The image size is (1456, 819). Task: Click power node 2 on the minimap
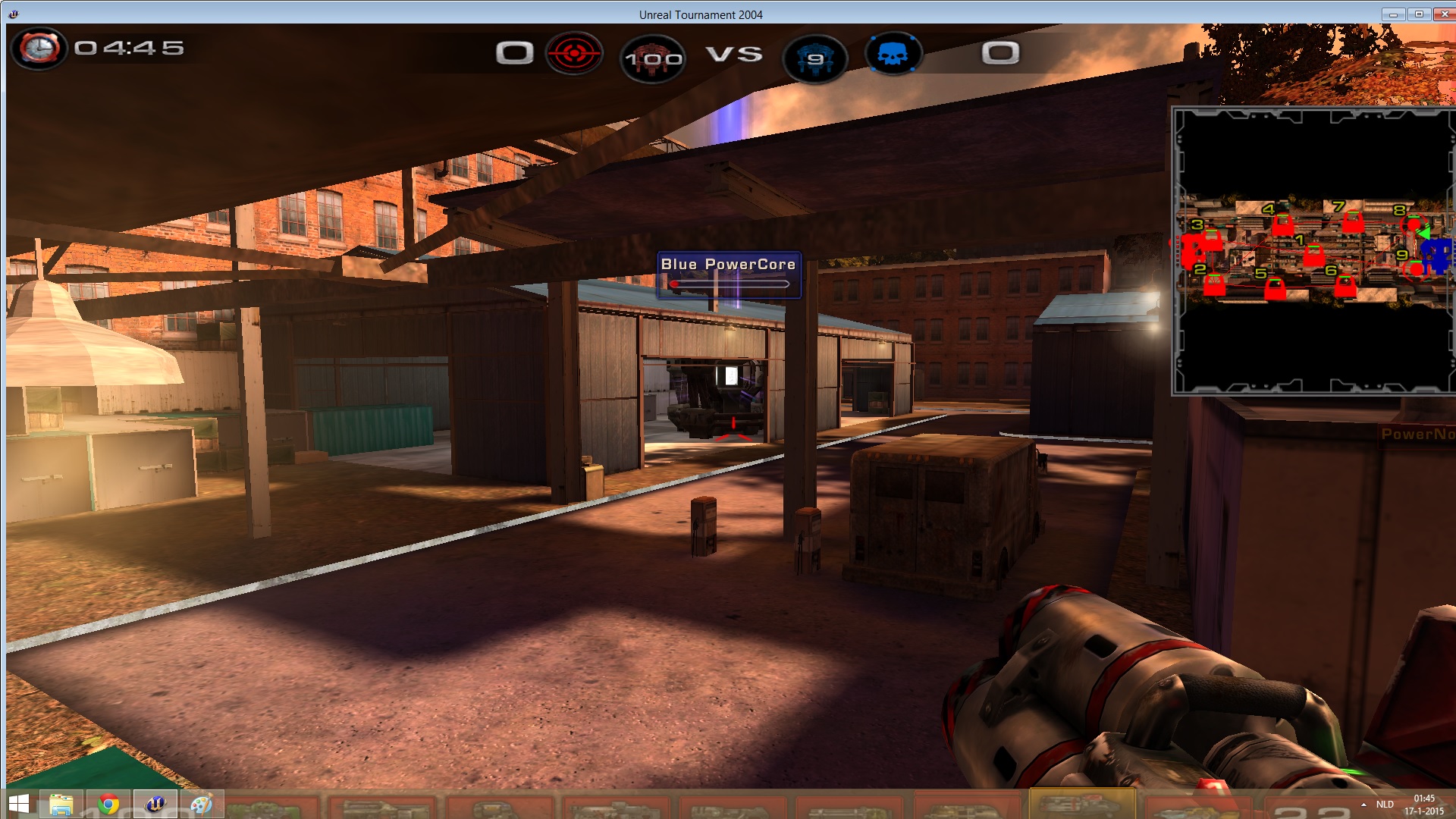tap(1214, 284)
